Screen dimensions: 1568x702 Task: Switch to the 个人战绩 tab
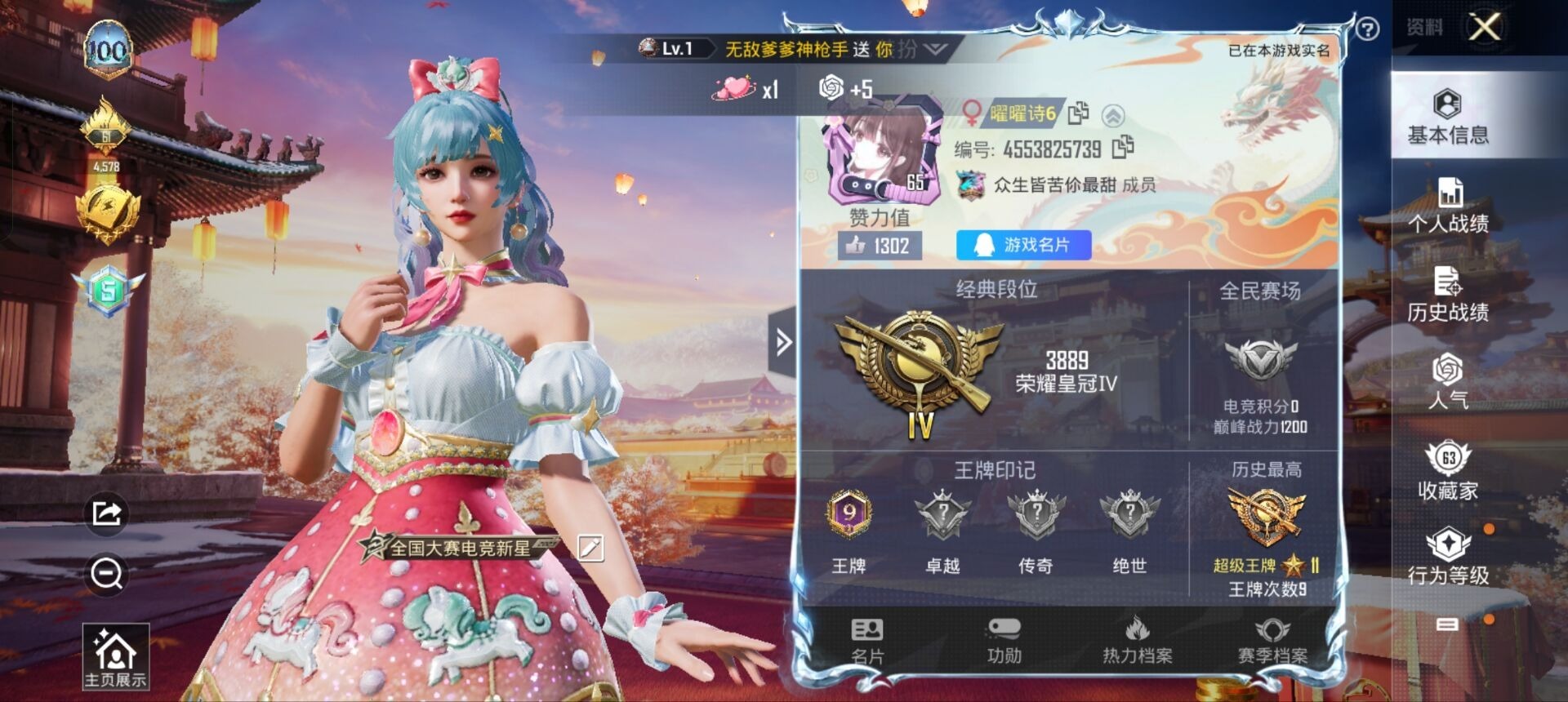pos(1448,205)
